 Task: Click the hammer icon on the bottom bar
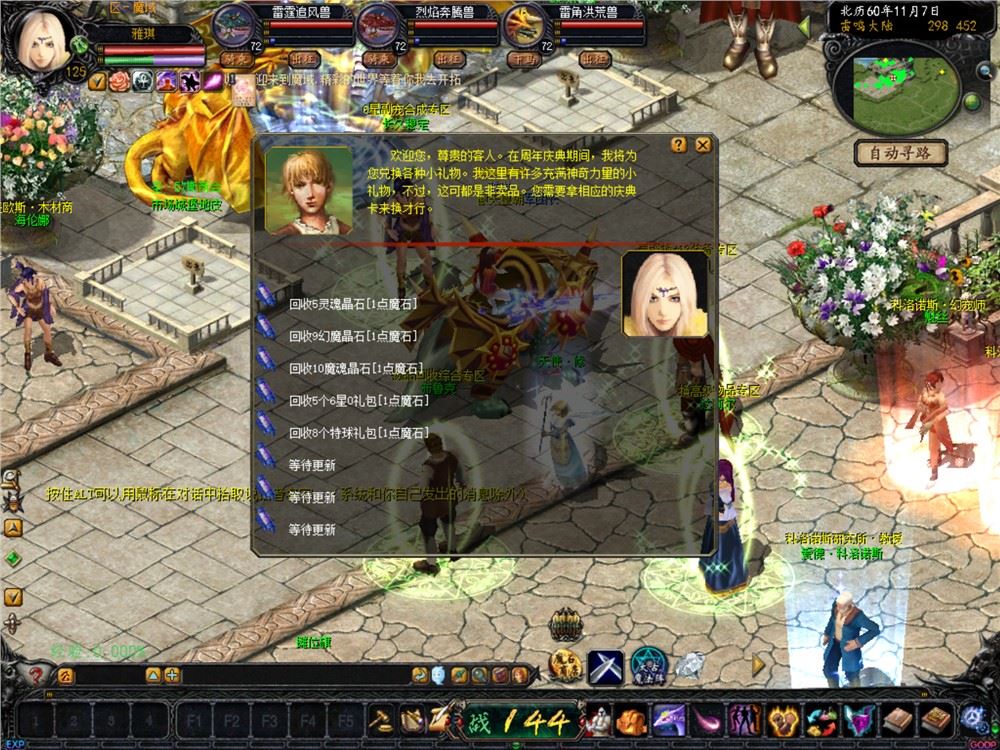(382, 719)
